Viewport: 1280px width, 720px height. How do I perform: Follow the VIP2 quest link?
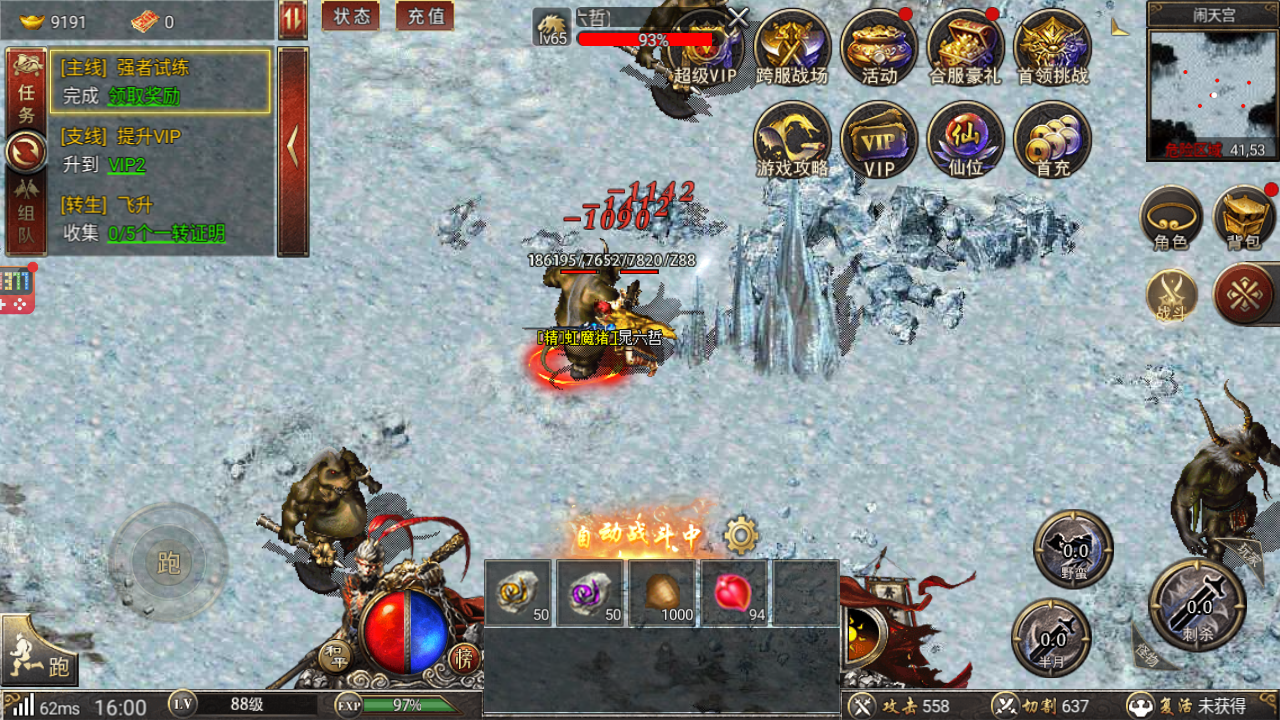click(x=126, y=165)
